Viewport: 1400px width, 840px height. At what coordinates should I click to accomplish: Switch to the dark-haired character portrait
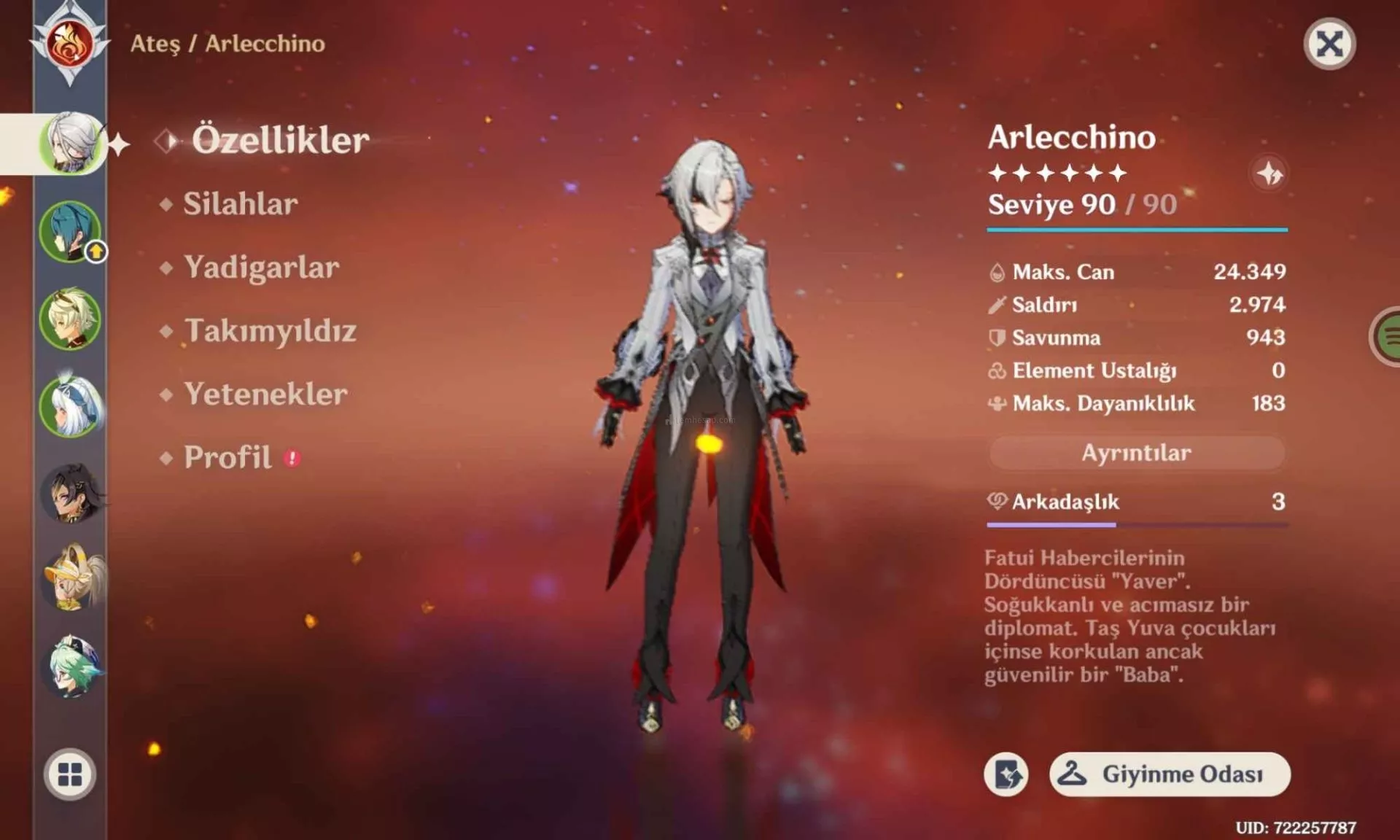(x=70, y=494)
